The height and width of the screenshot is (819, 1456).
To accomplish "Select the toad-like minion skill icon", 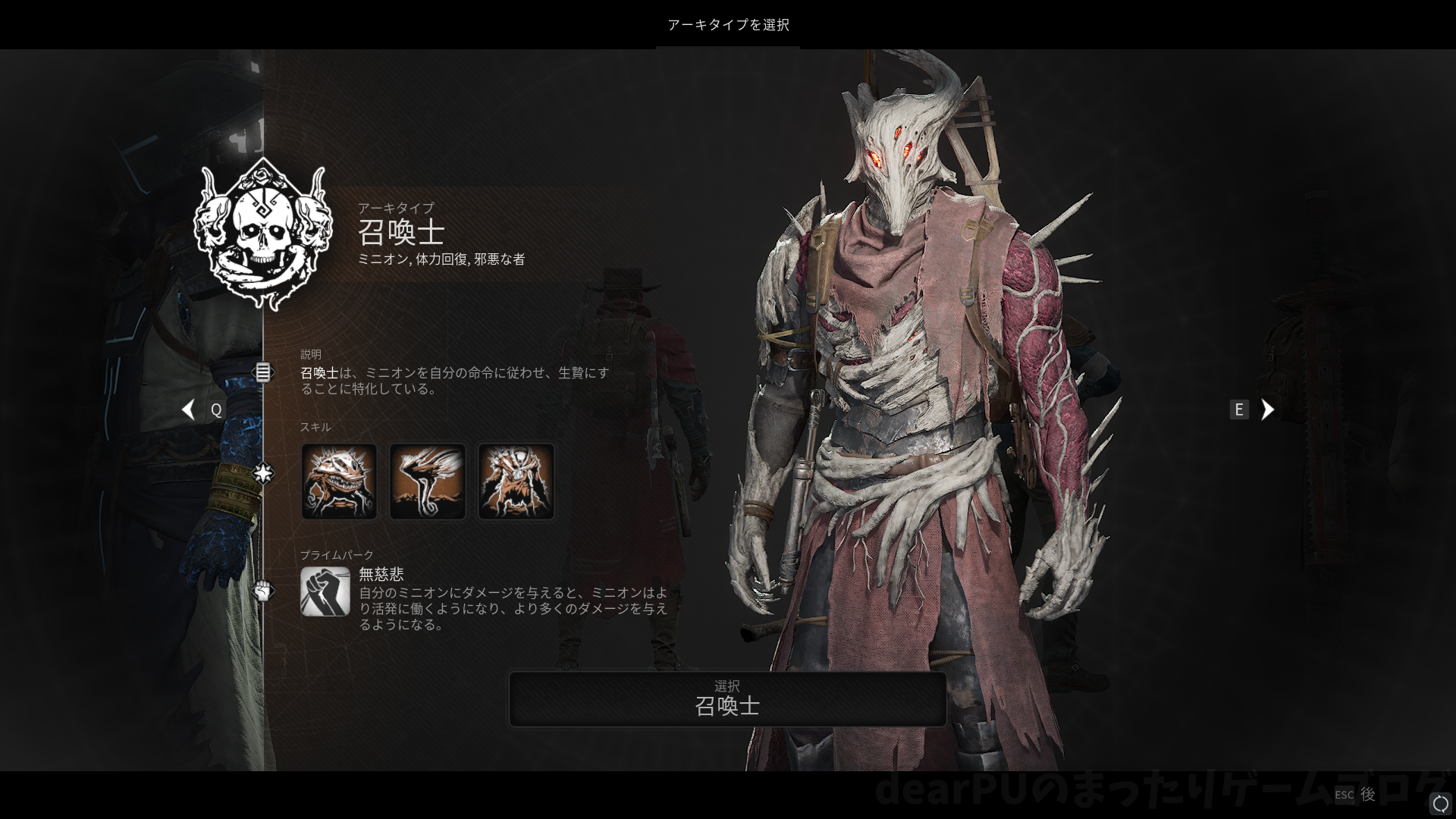I will tap(339, 482).
